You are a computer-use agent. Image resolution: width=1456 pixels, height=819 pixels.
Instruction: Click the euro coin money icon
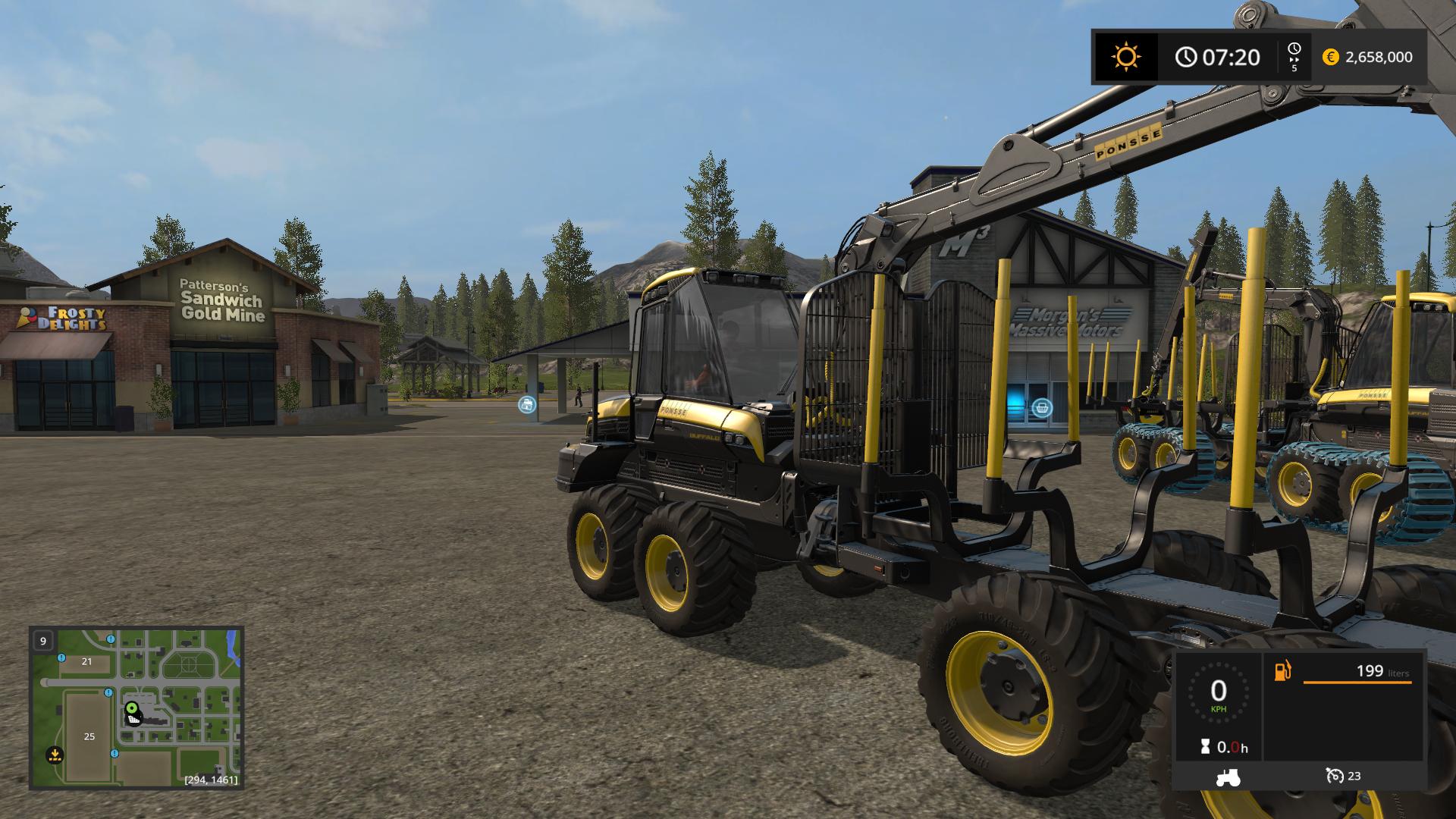click(x=1330, y=57)
